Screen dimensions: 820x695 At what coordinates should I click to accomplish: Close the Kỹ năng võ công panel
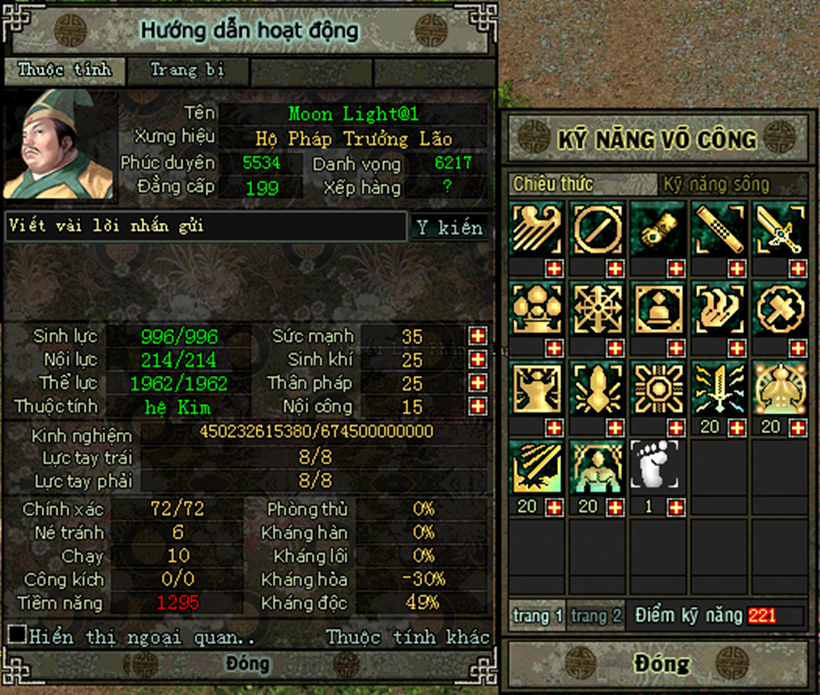pyautogui.click(x=661, y=663)
